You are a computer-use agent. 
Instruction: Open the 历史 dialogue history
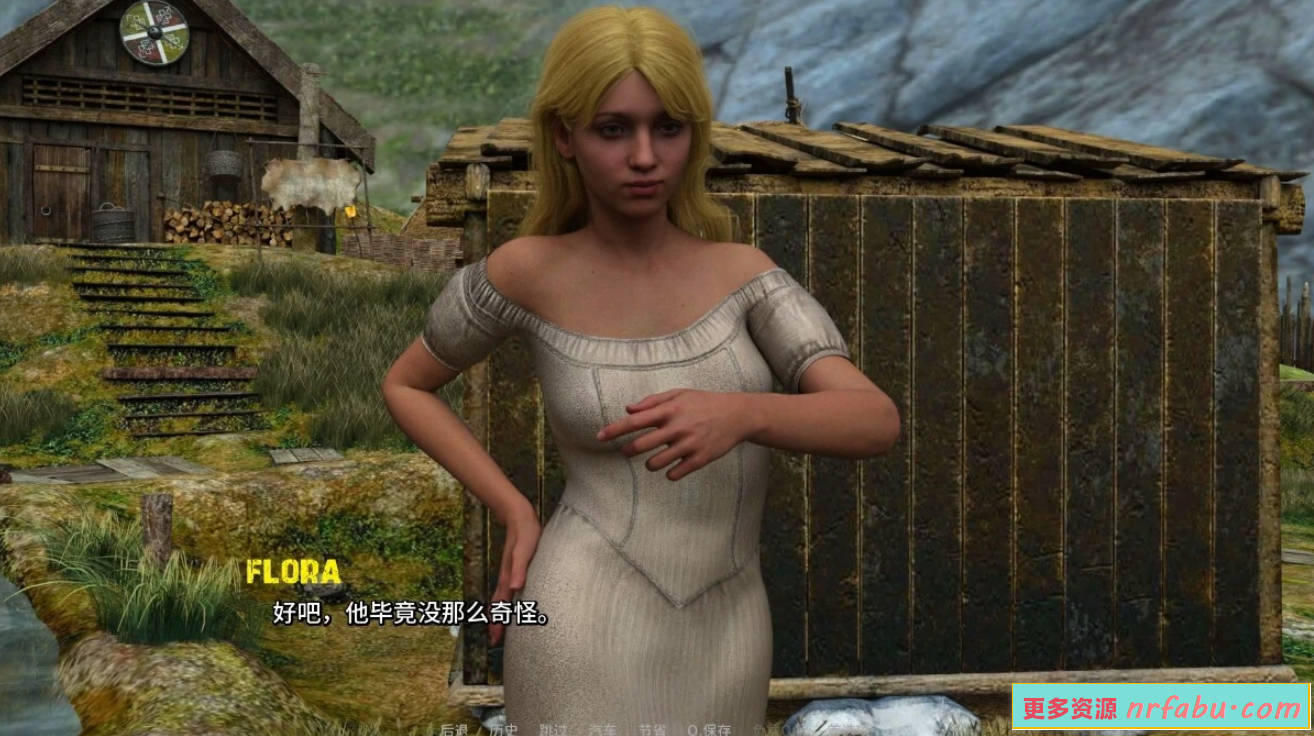(502, 729)
